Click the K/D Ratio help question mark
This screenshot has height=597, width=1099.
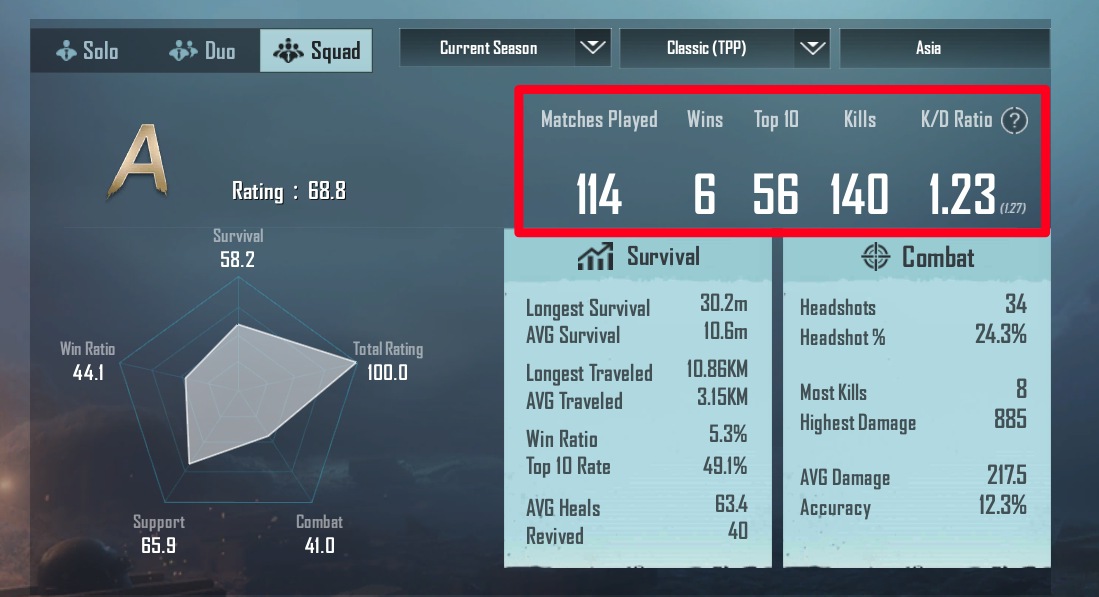click(x=1015, y=121)
